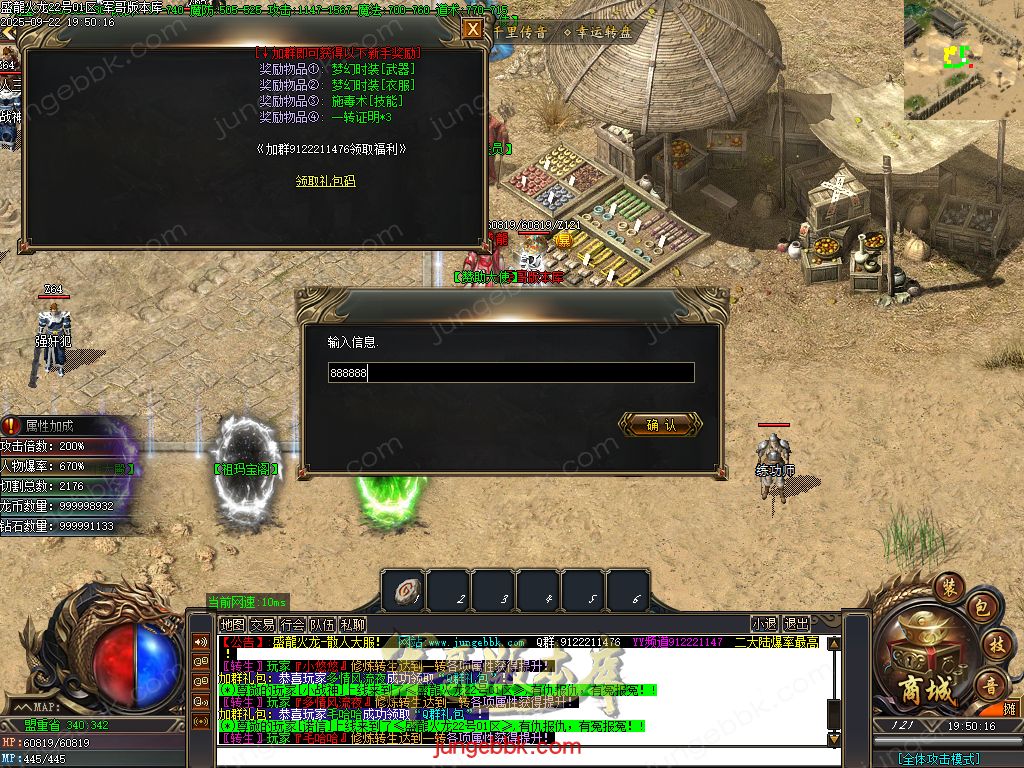
Task: Click the 领取礼包码 gift code link
Action: point(325,181)
